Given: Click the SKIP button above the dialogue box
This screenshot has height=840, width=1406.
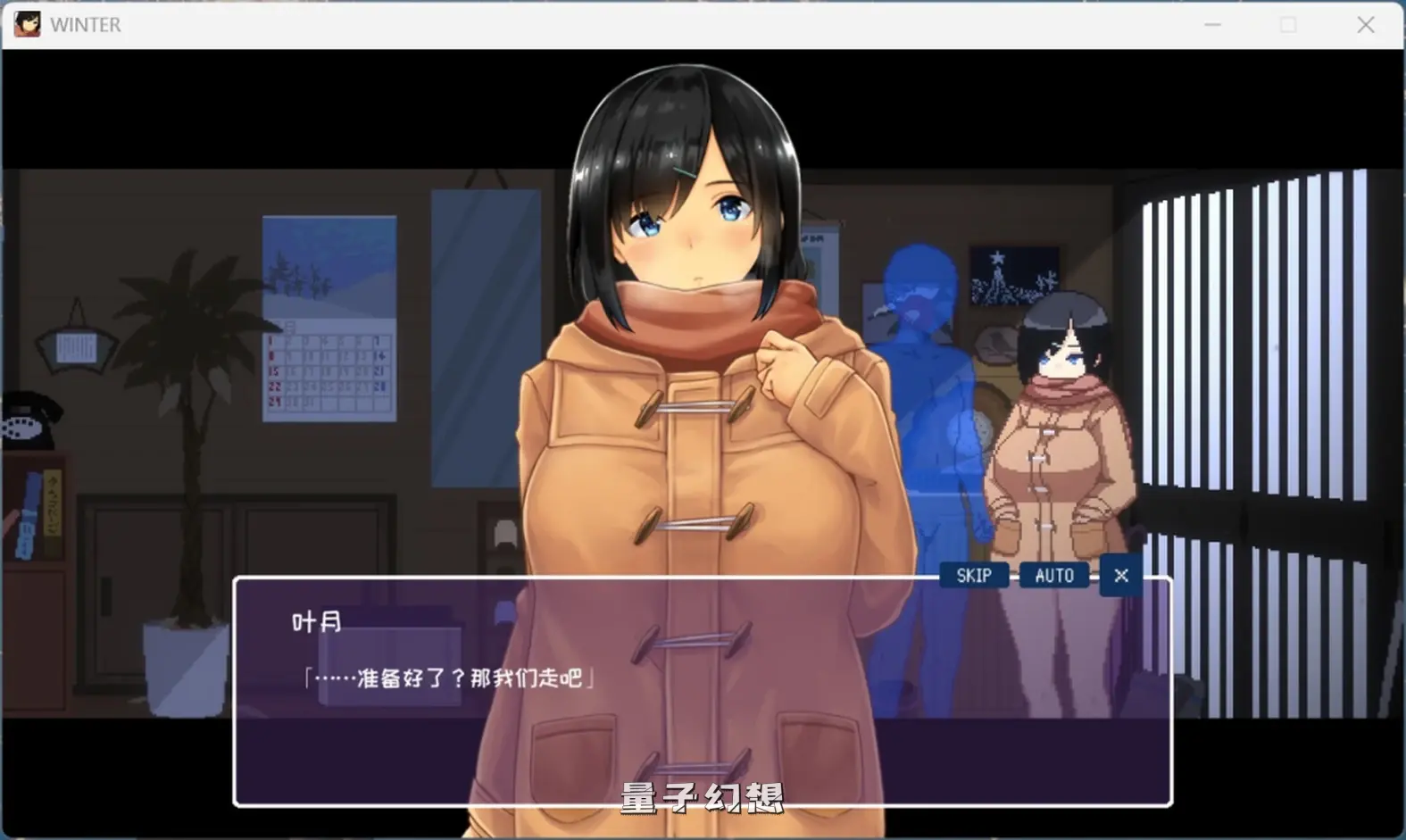Looking at the screenshot, I should pyautogui.click(x=973, y=575).
